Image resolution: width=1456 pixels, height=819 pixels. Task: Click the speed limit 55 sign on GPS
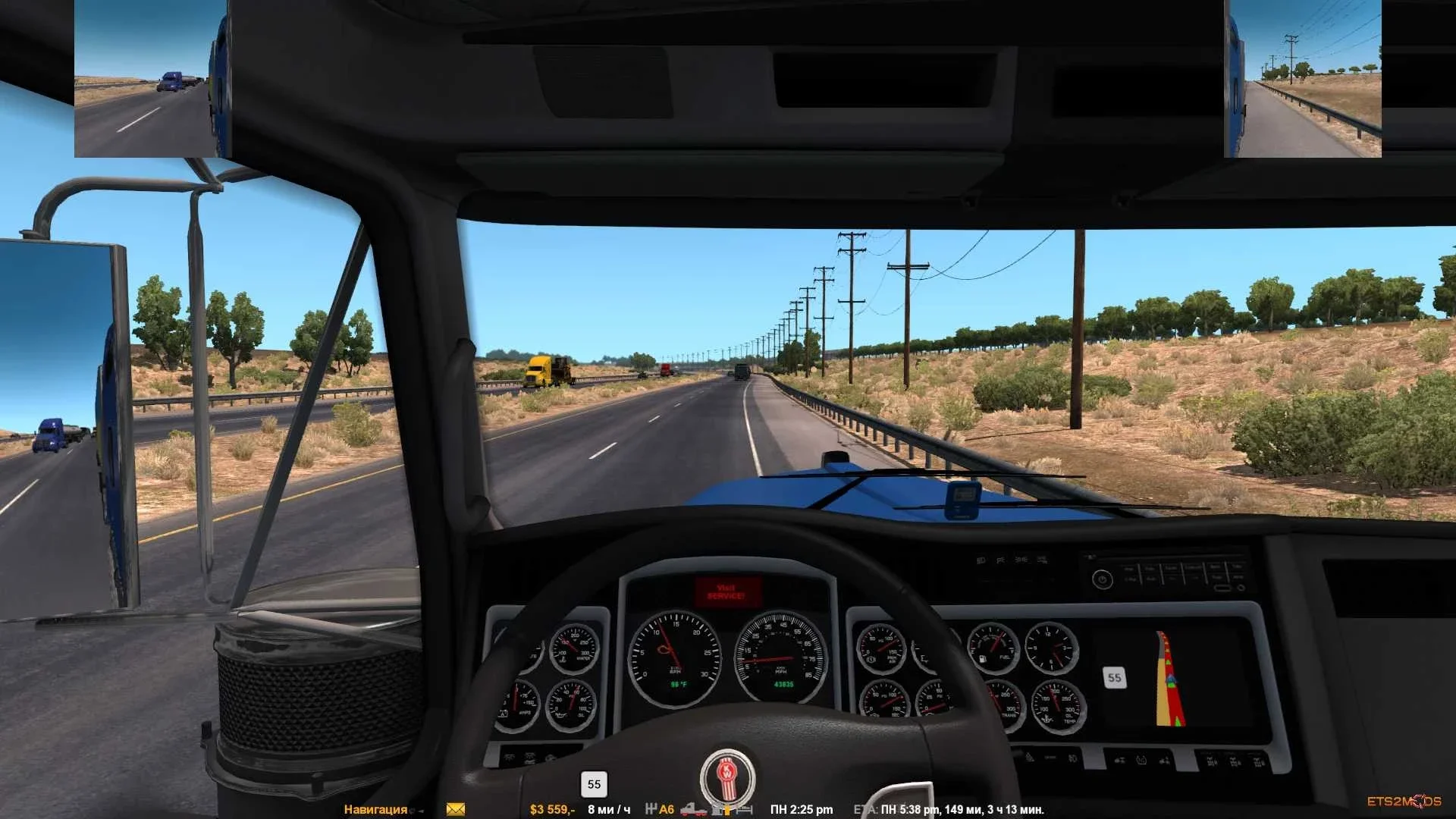tap(1113, 677)
